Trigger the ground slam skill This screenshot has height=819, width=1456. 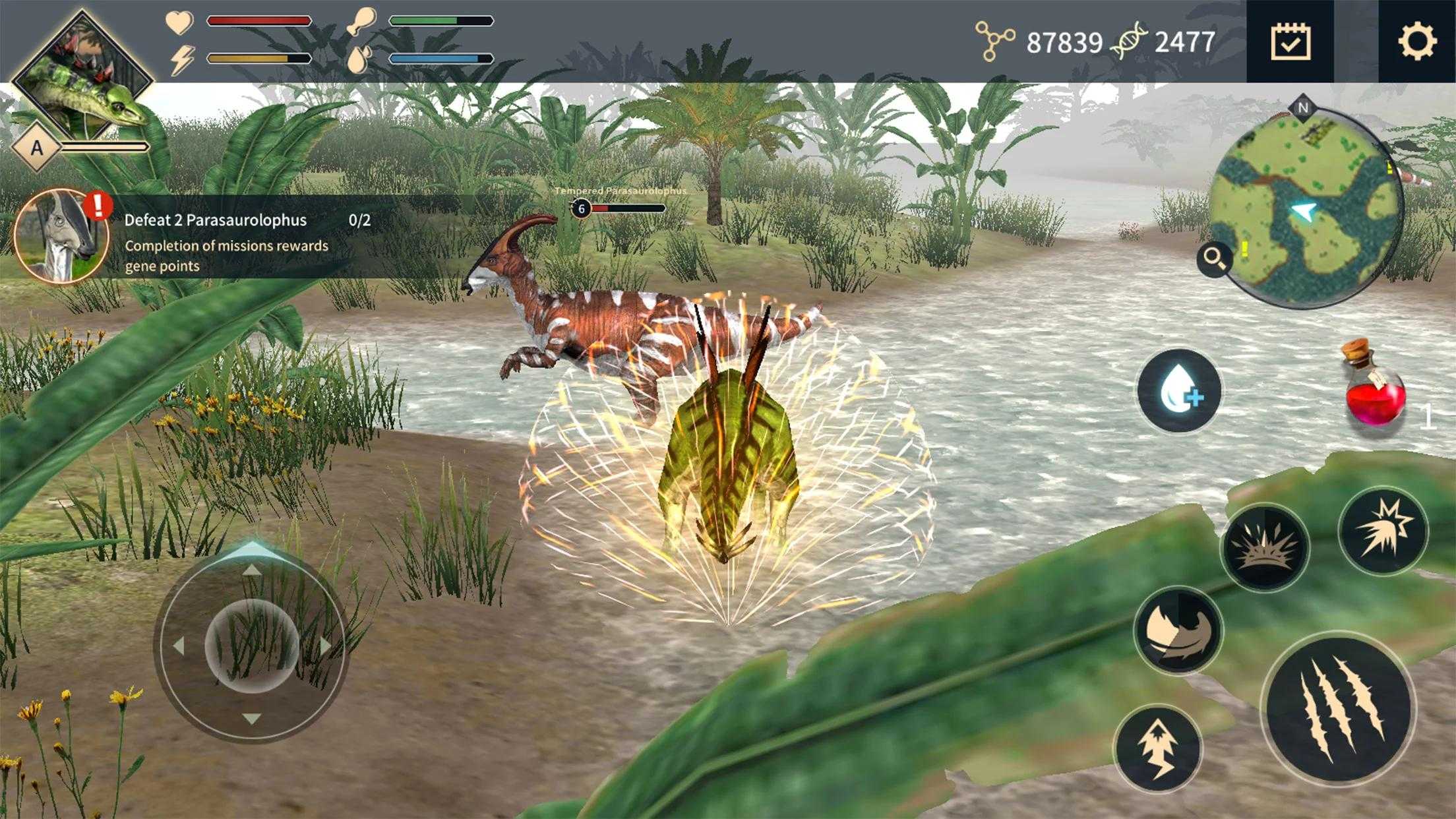tap(1265, 547)
